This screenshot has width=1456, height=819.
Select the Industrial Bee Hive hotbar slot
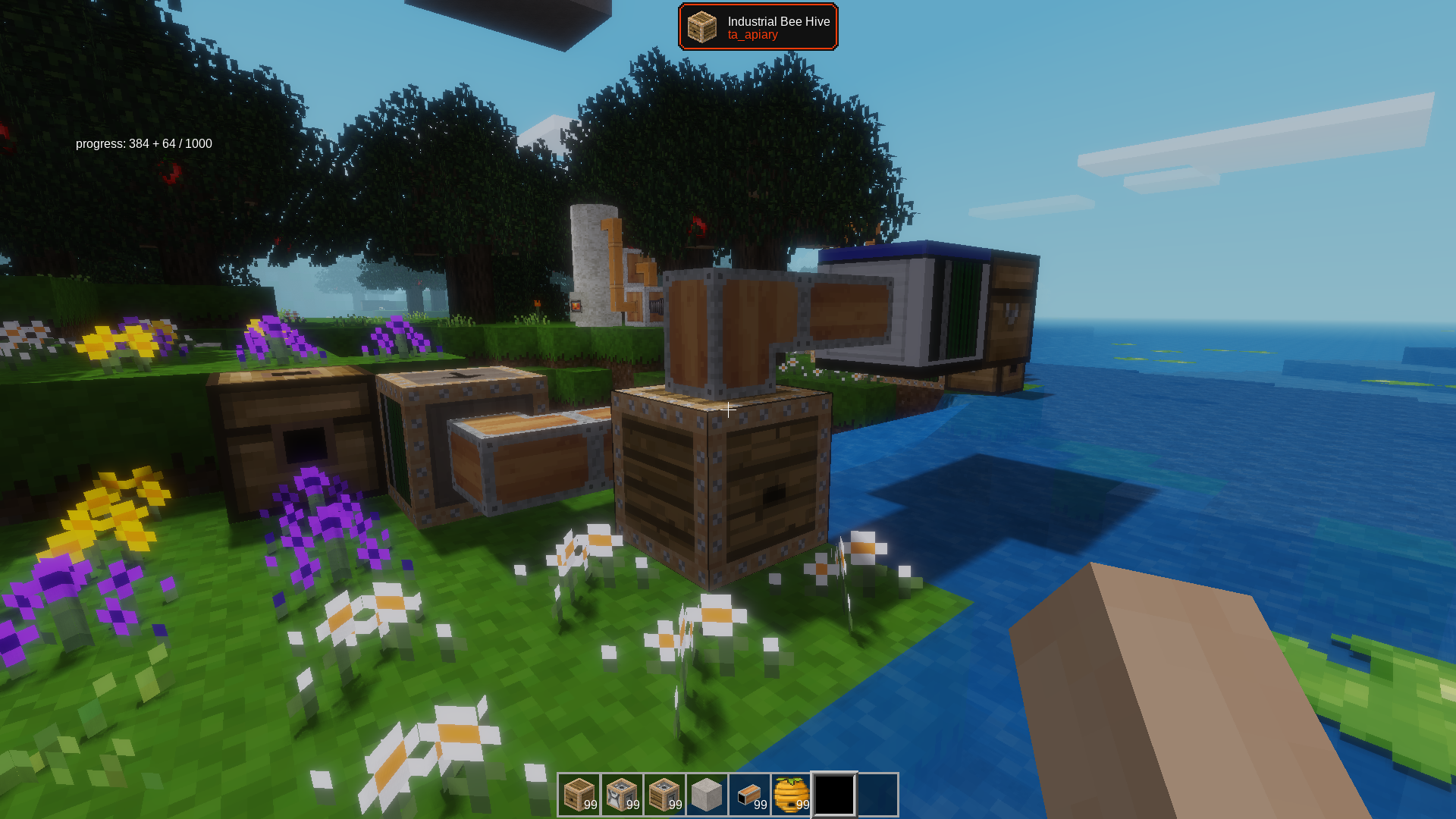579,795
